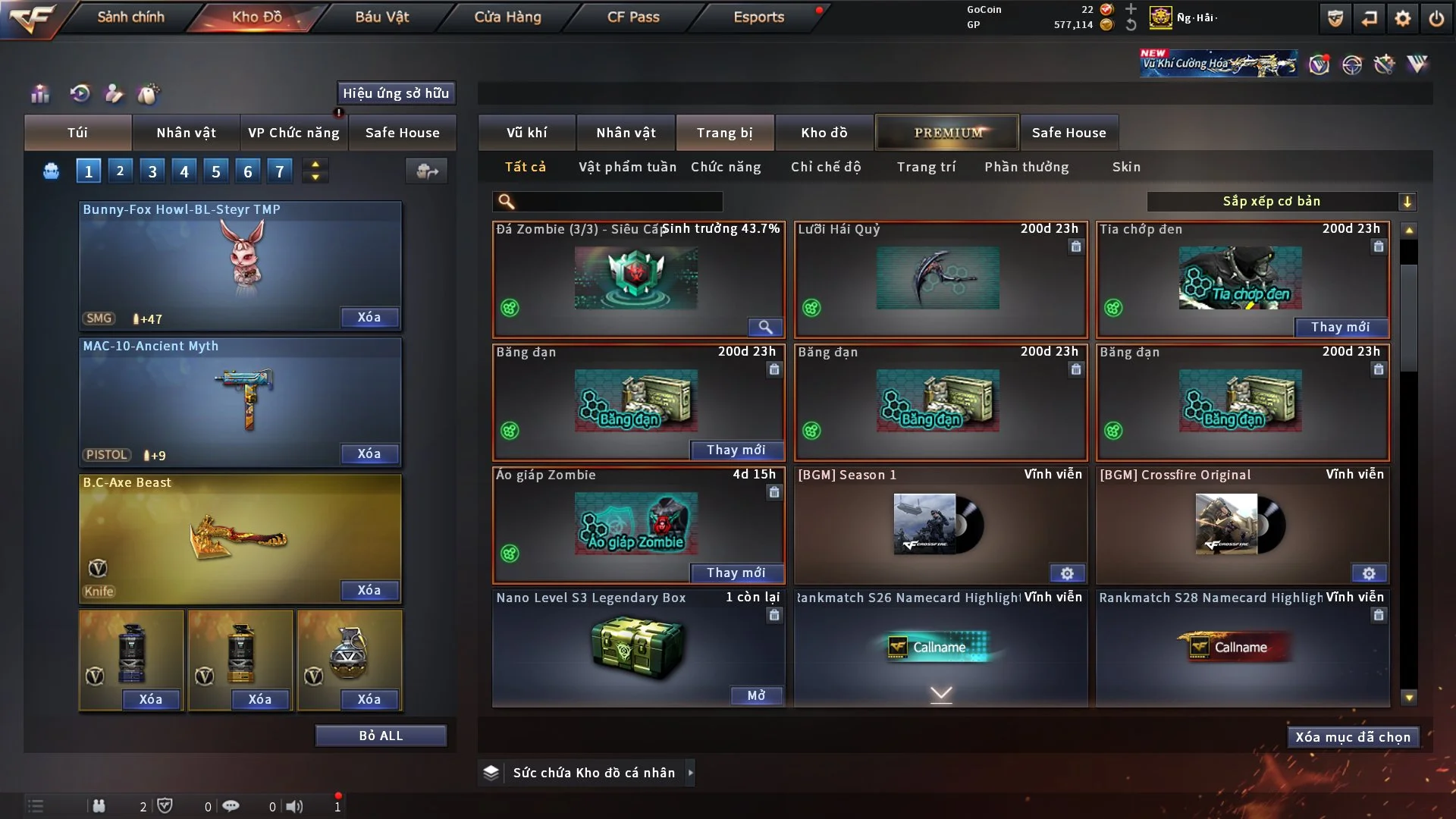Image resolution: width=1456 pixels, height=819 pixels.
Task: Choose the Chức năng filter
Action: click(726, 167)
